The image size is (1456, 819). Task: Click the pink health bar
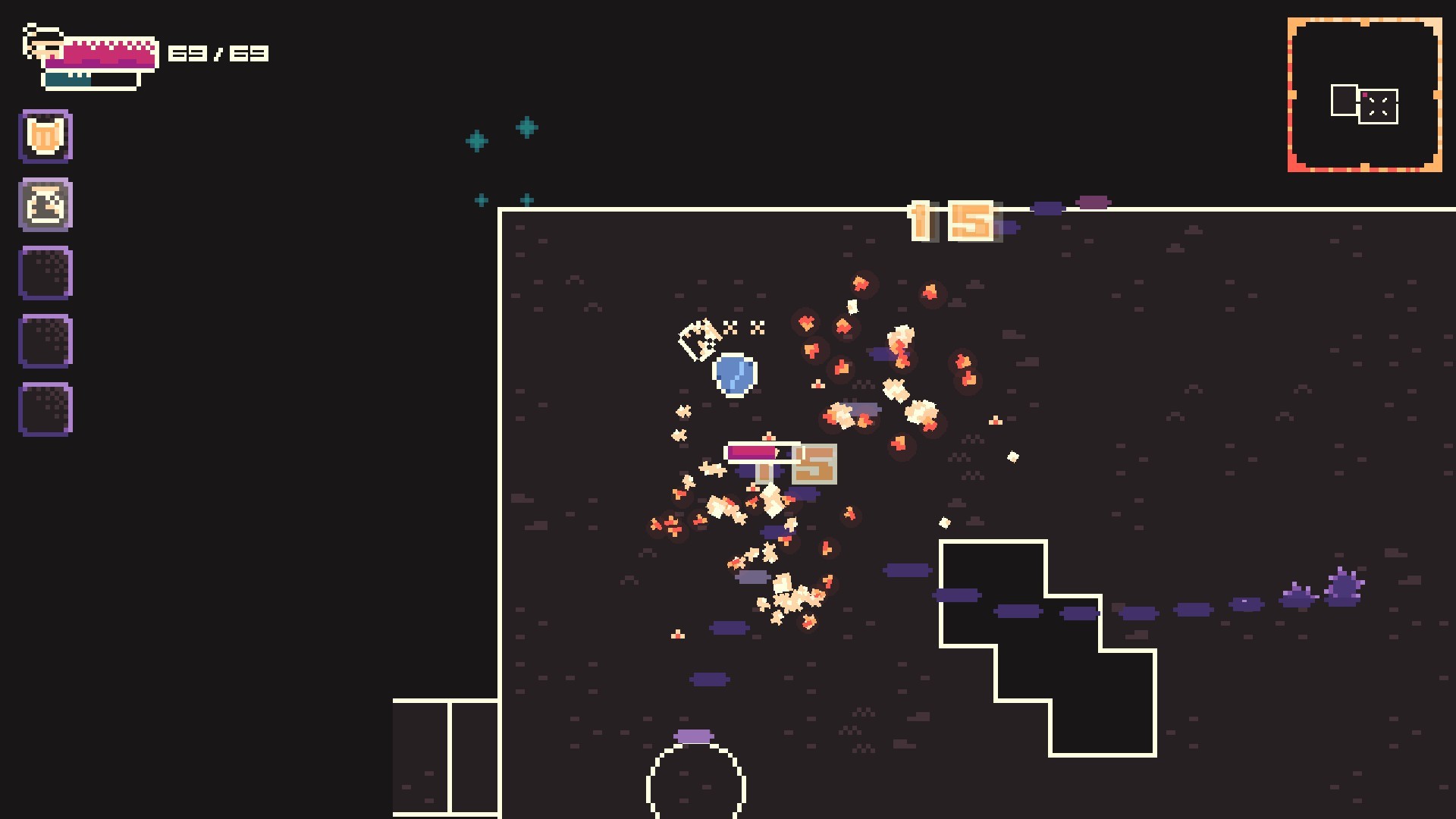coord(102,52)
